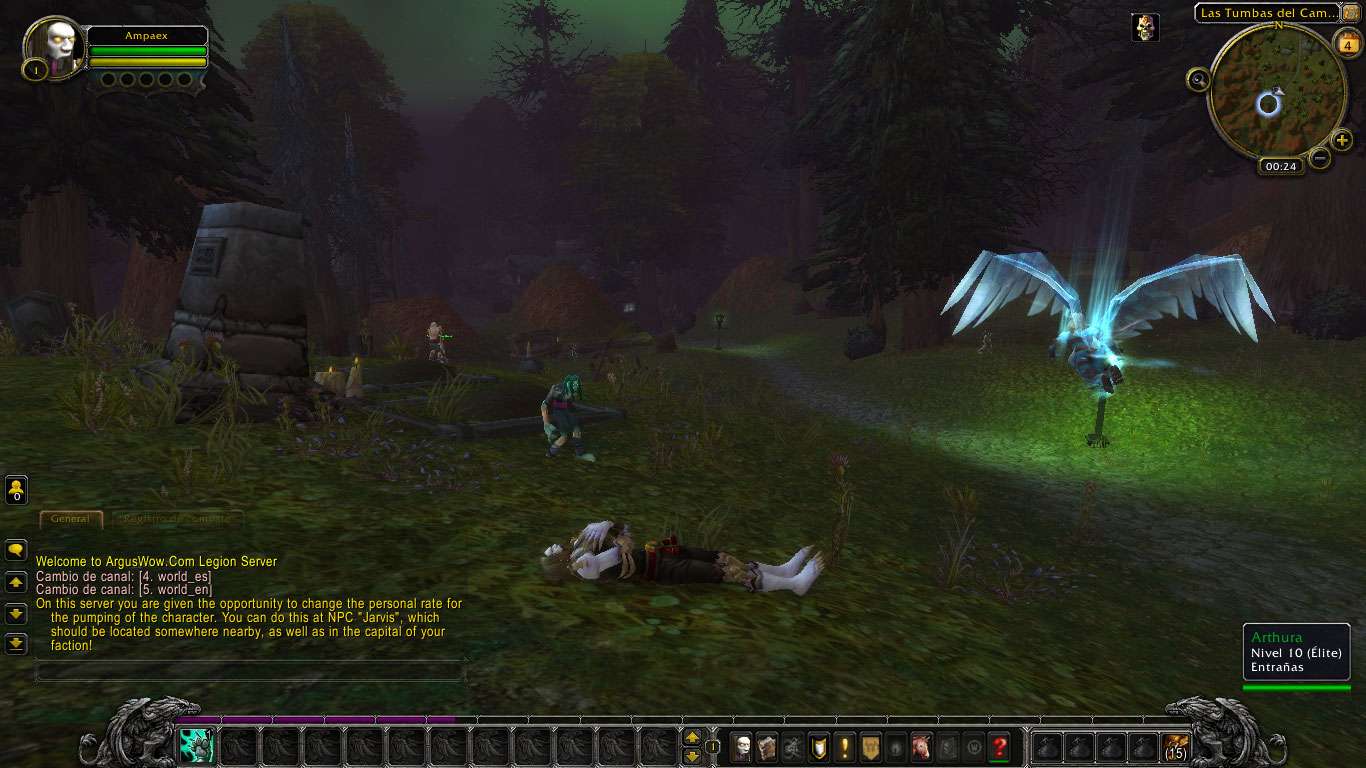Screen dimensions: 1366x768
Task: Activate the first action bar ability
Action: pos(196,746)
